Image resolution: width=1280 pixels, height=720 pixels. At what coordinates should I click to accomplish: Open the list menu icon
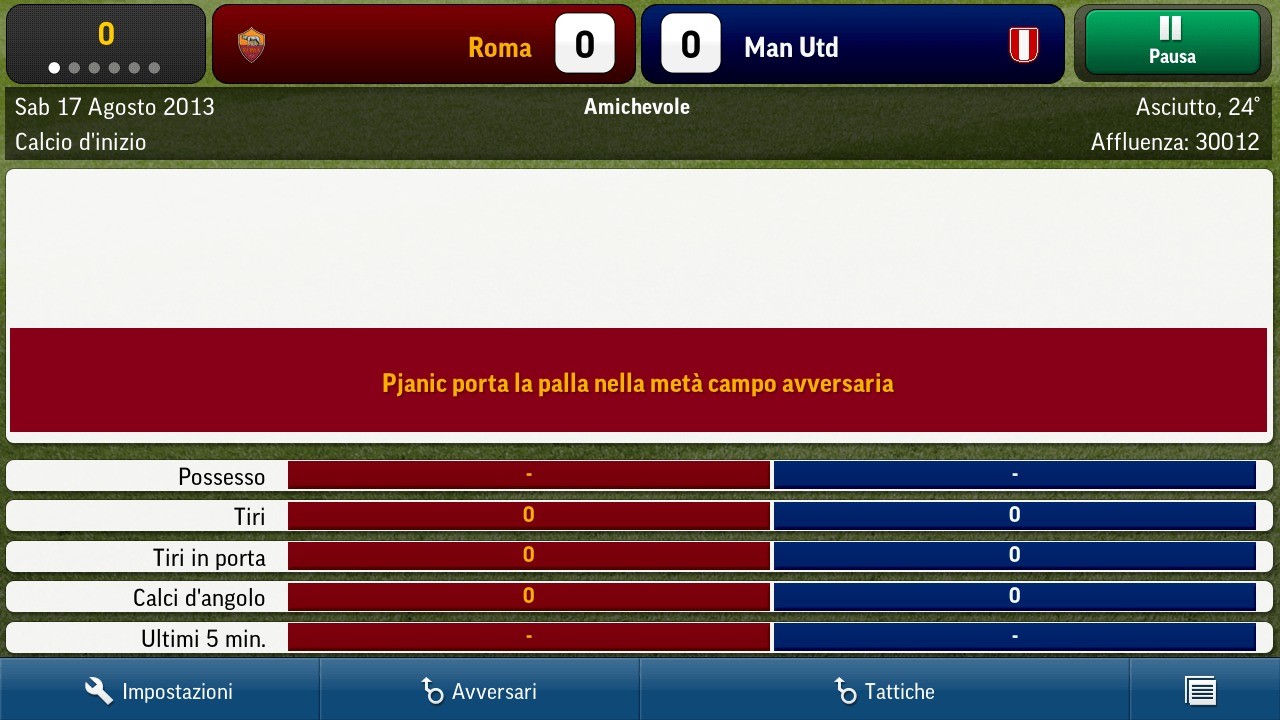click(1200, 691)
